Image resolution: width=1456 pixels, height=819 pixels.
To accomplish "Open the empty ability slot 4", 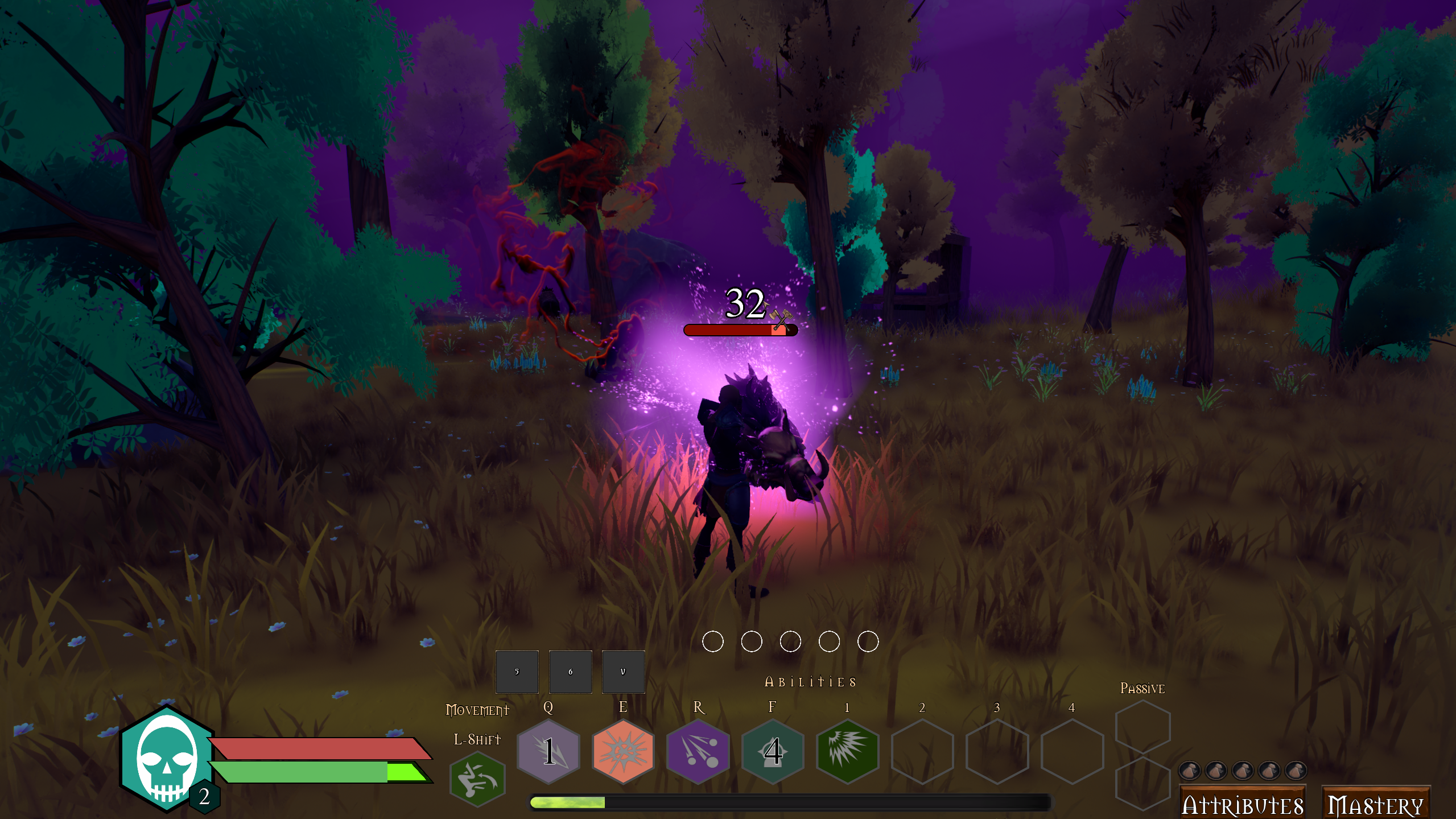I will pyautogui.click(x=1071, y=751).
